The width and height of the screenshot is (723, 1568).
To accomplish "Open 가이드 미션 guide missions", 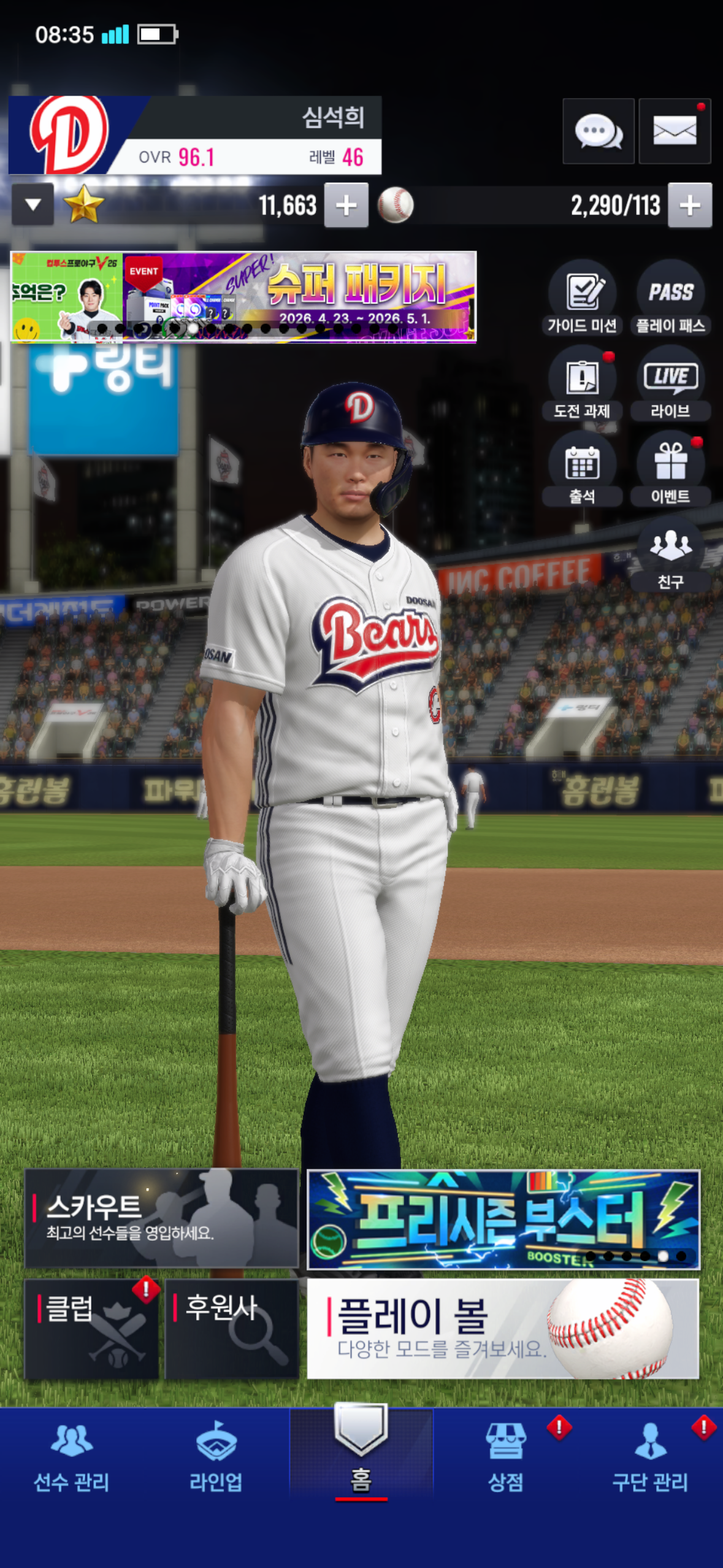I will 581,298.
